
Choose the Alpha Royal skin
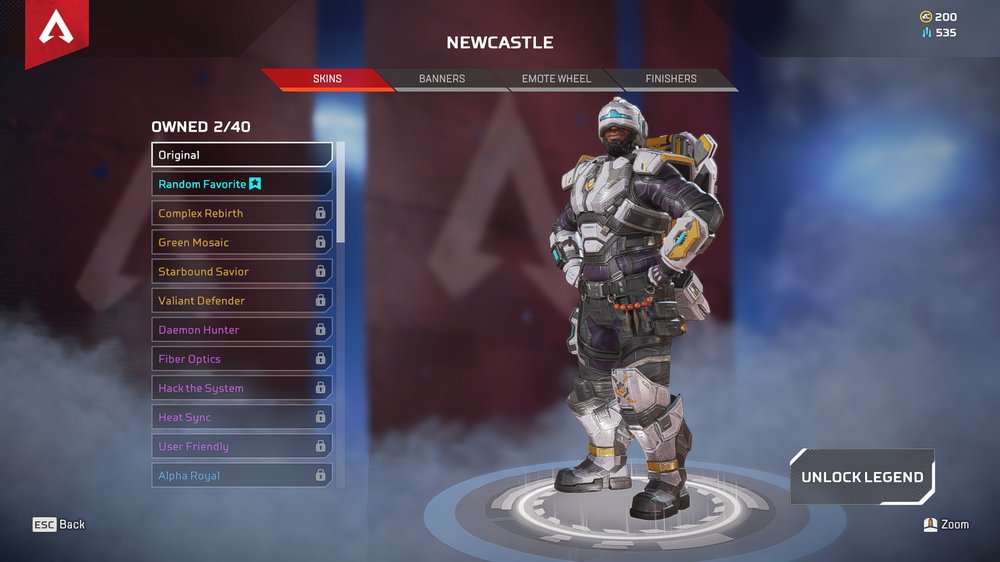pos(242,475)
